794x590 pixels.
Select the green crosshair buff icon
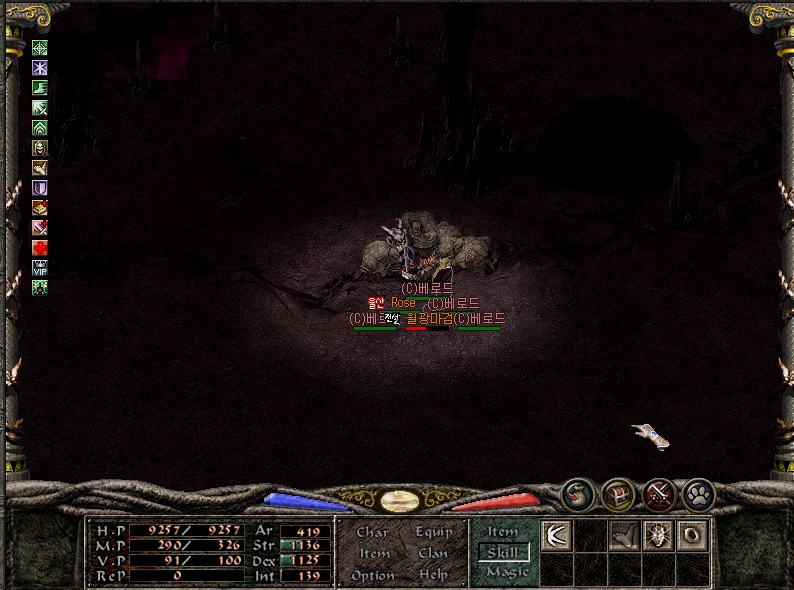40,47
